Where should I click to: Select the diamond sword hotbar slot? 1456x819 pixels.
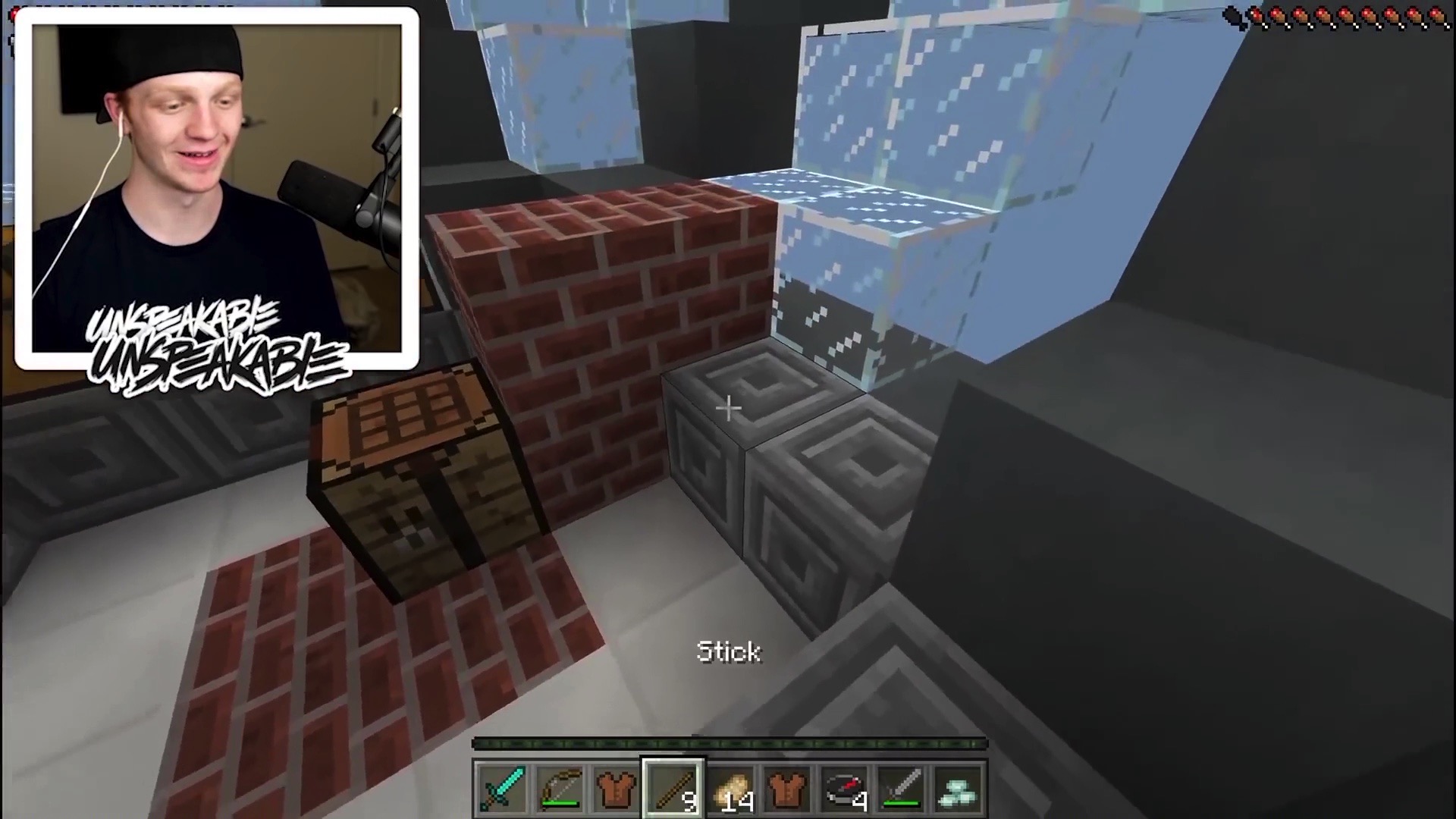(x=502, y=789)
